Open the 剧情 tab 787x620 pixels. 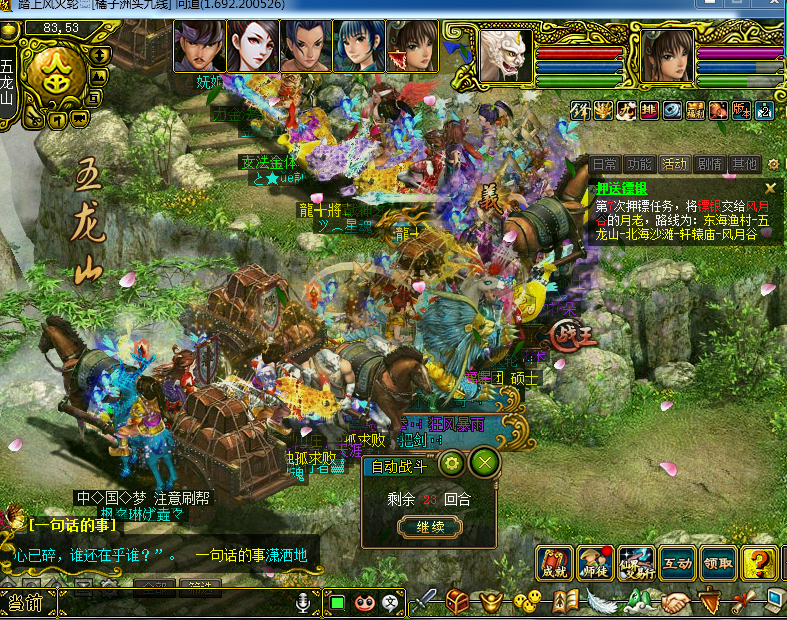(709, 164)
